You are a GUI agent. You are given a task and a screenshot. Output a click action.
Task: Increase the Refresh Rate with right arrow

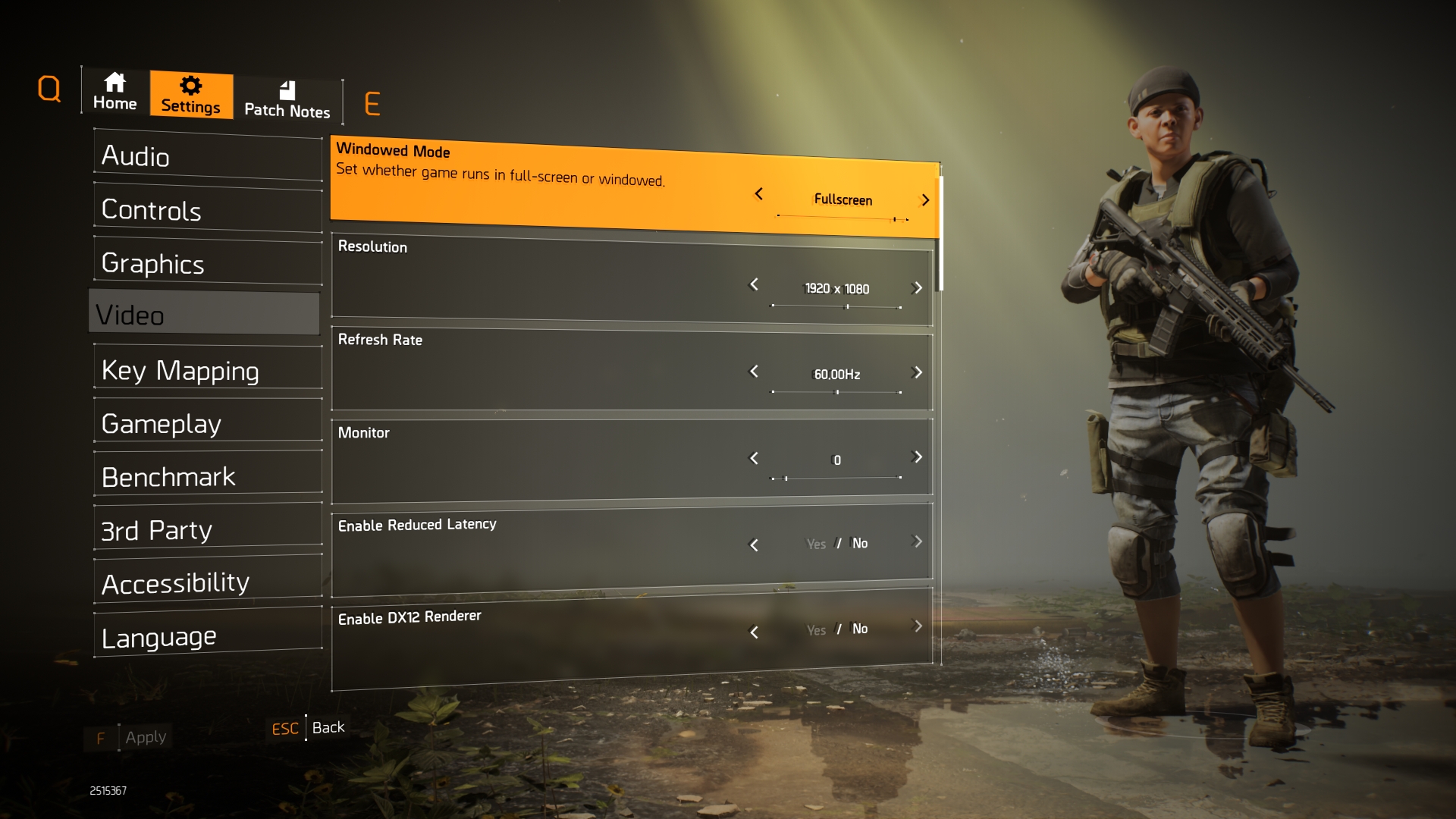918,372
